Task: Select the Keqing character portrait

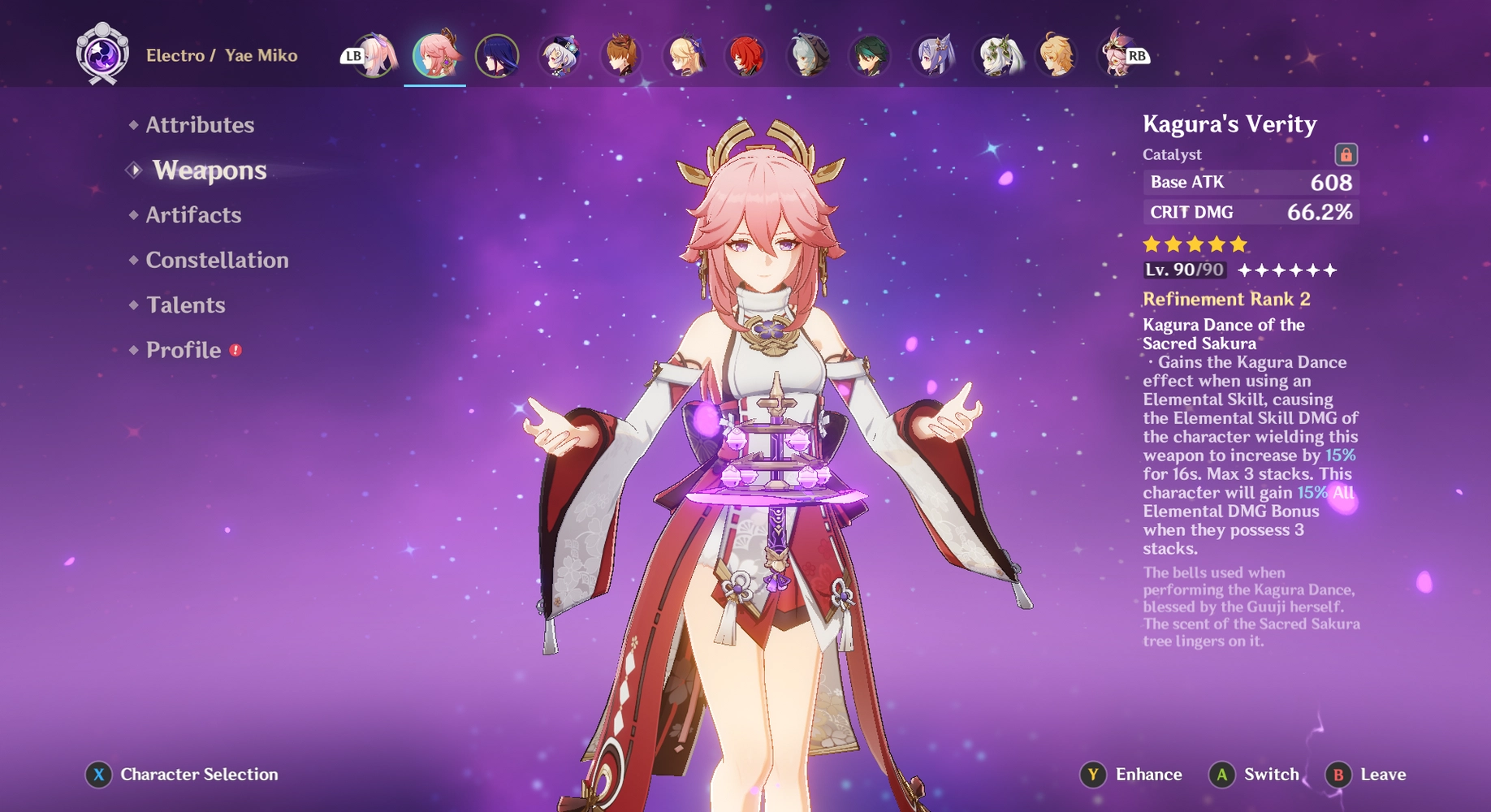Action: 934,55
